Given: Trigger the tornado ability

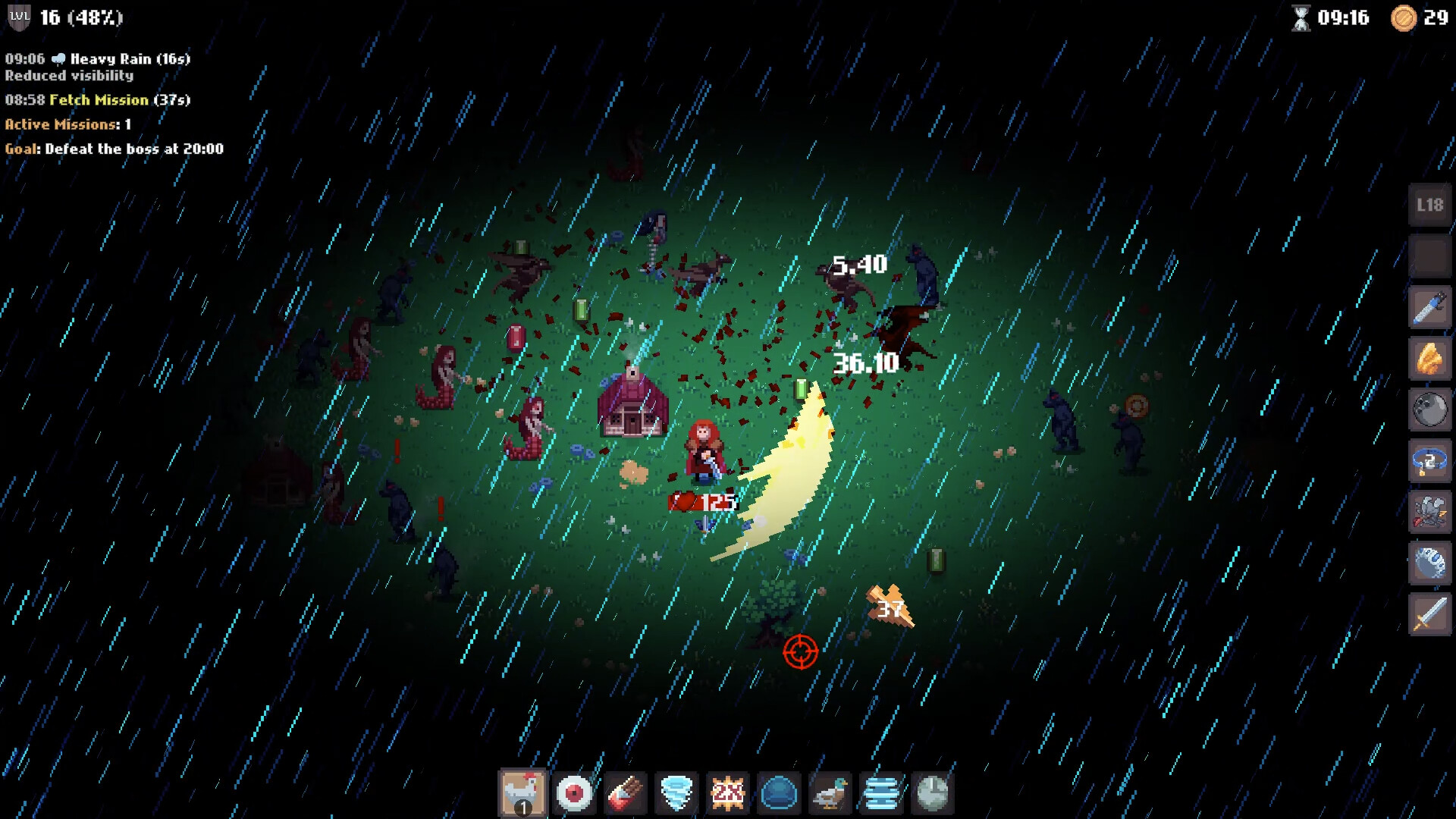Looking at the screenshot, I should coord(676,793).
